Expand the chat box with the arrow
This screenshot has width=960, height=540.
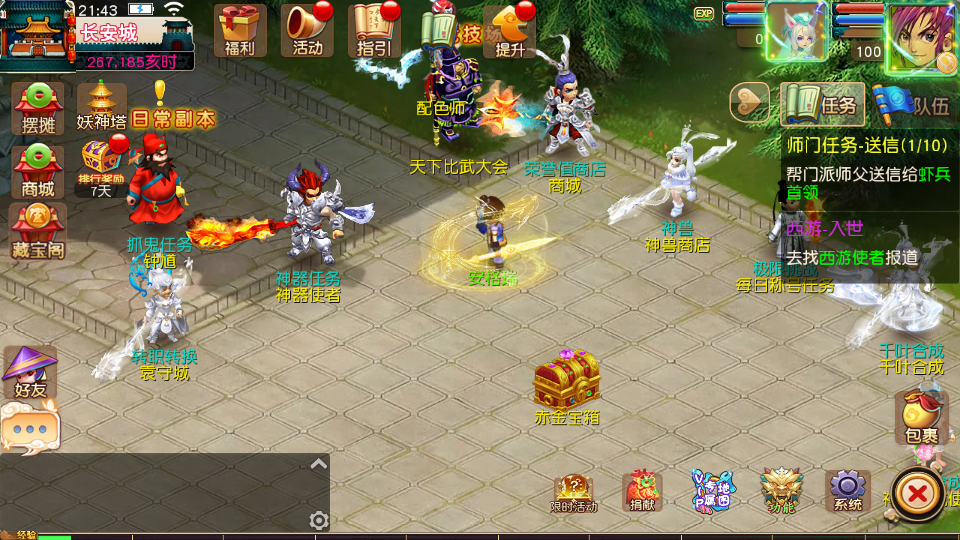(318, 464)
